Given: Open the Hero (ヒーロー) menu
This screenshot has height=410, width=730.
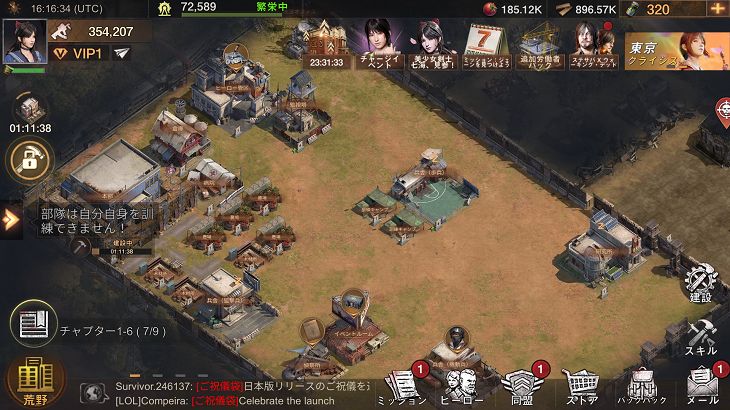Looking at the screenshot, I should click(x=460, y=386).
